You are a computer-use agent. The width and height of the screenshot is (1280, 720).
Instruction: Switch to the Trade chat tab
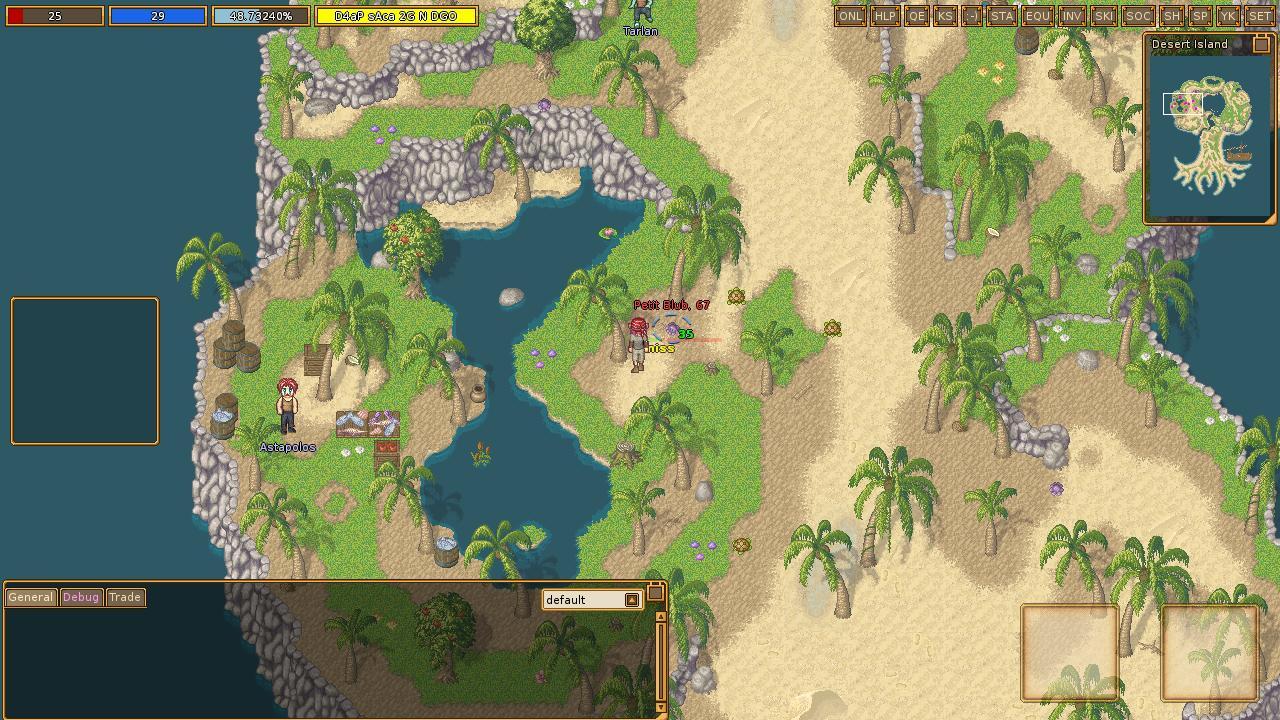tap(125, 597)
